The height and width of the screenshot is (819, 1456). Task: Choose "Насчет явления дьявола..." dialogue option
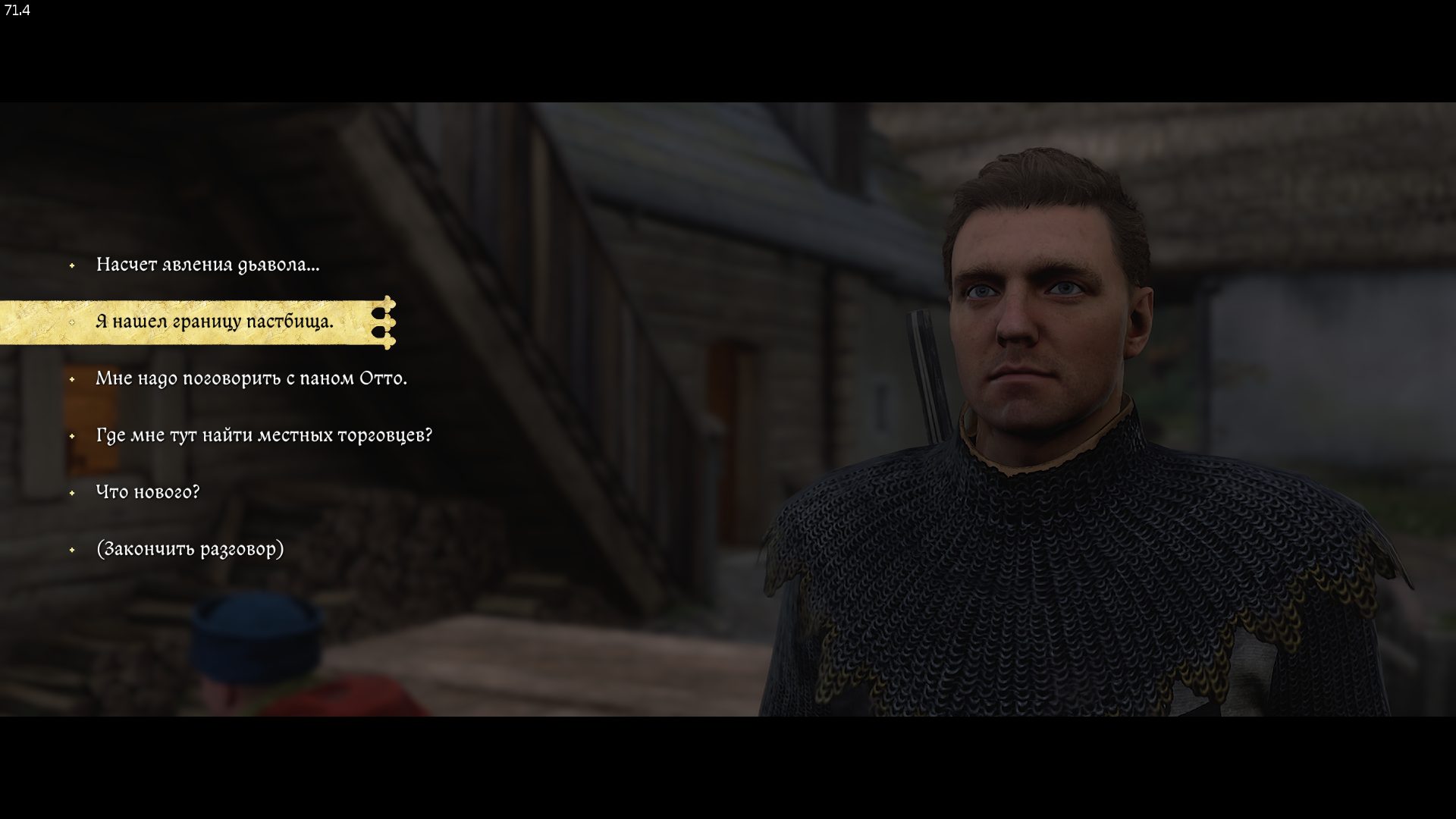[x=207, y=265]
